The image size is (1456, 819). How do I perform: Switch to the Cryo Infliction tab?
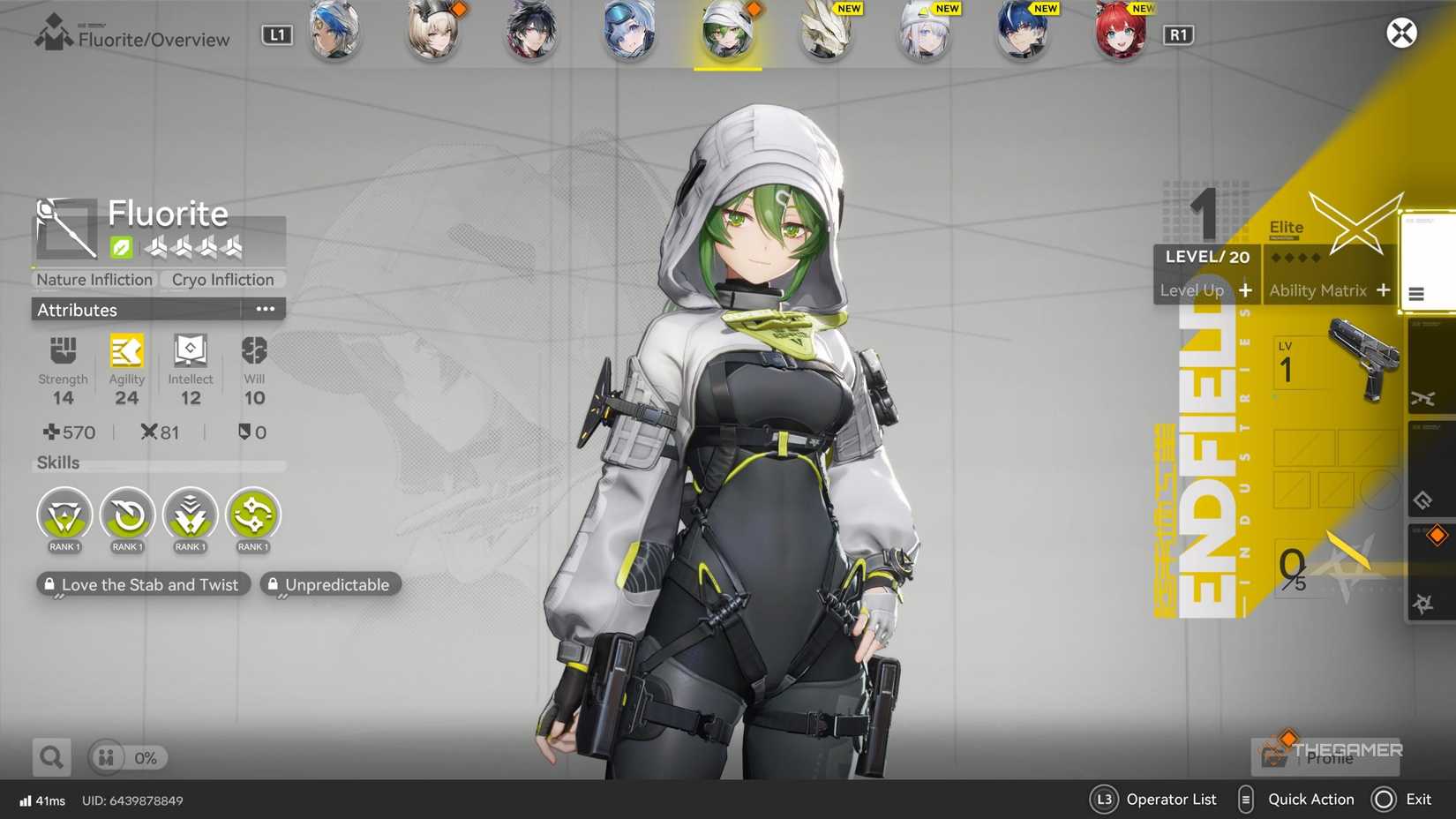[x=222, y=280]
